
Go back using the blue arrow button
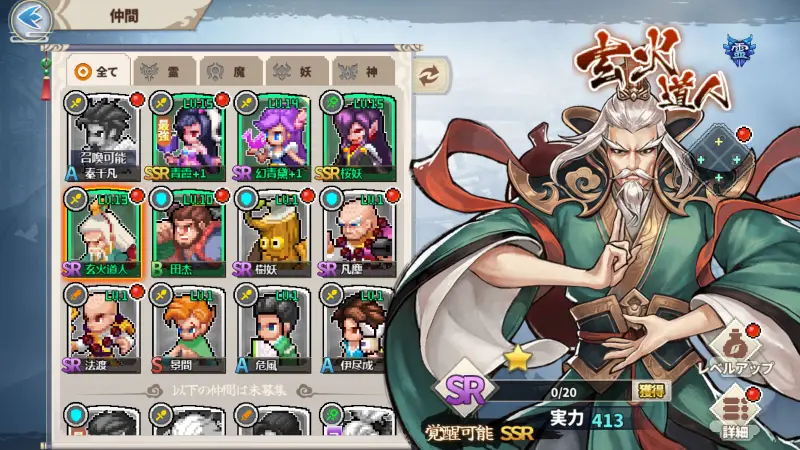31,18
